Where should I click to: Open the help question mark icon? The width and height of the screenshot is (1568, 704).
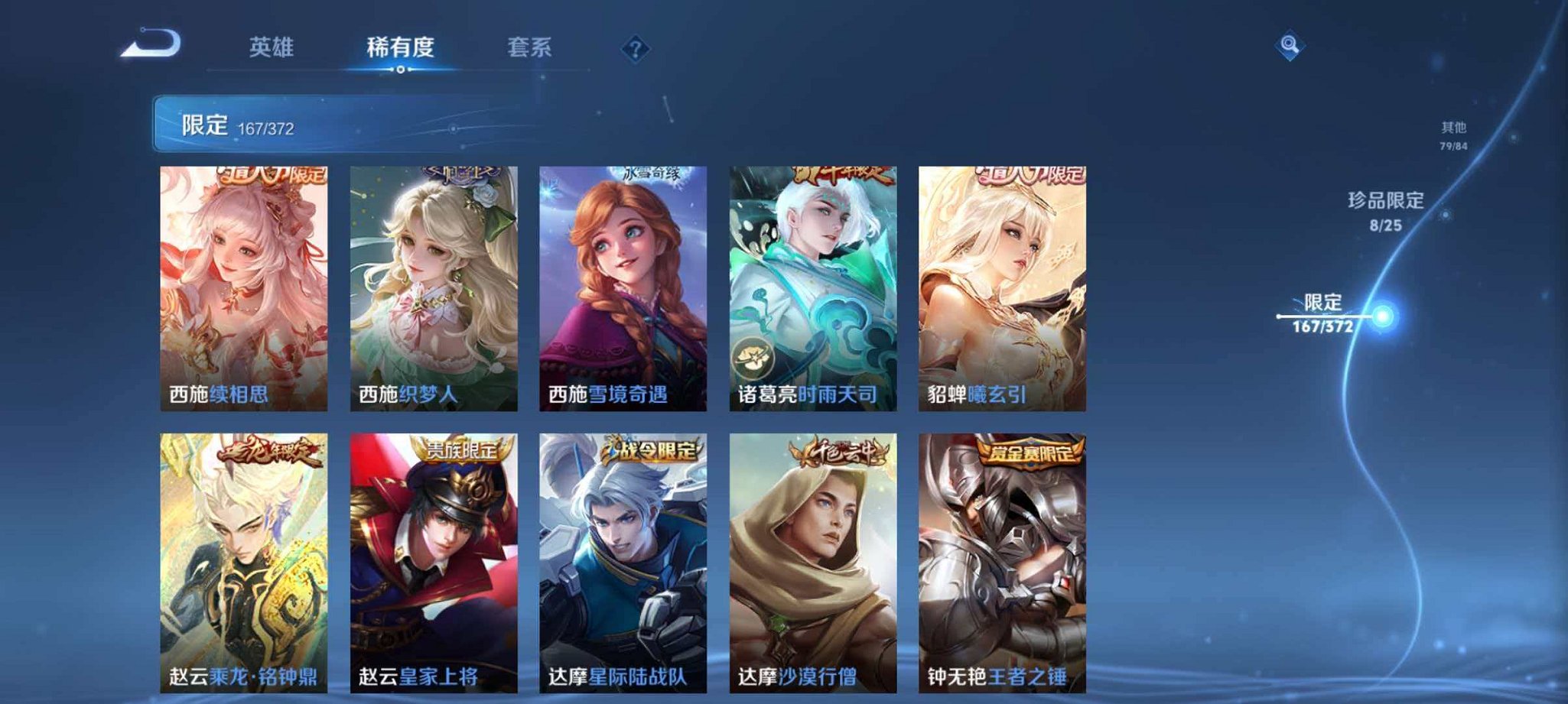point(635,49)
